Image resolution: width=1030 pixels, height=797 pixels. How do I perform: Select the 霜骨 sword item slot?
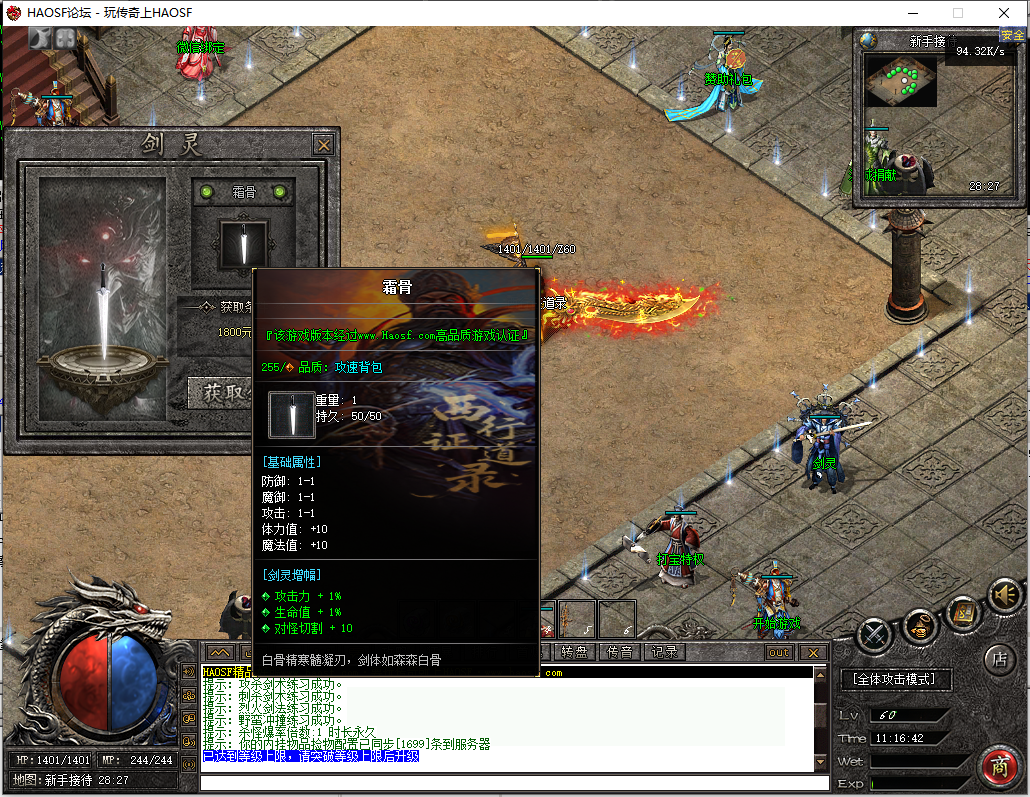pyautogui.click(x=243, y=245)
